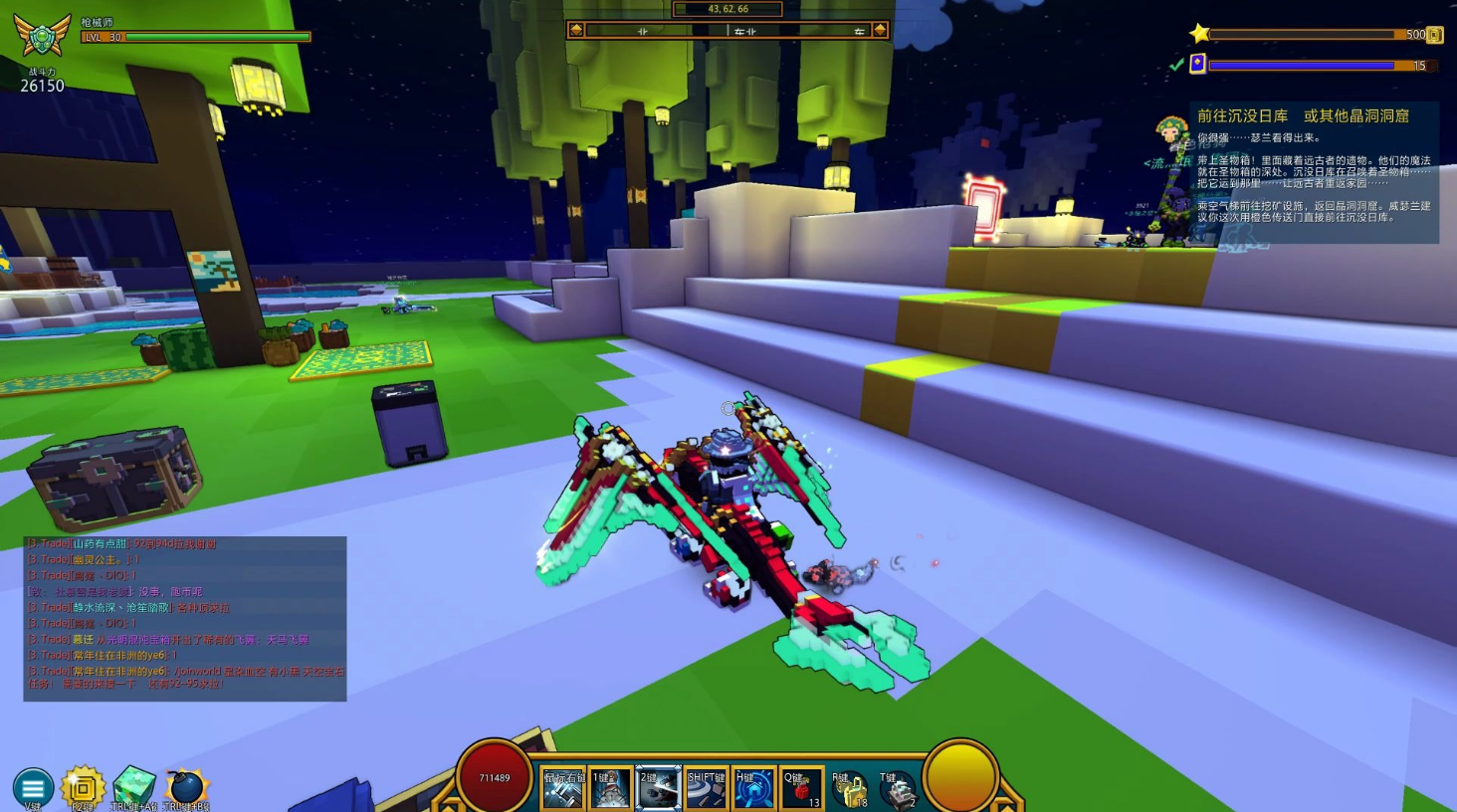This screenshot has height=812, width=1457.
Task: Open the class badge emblem
Action: (42, 36)
